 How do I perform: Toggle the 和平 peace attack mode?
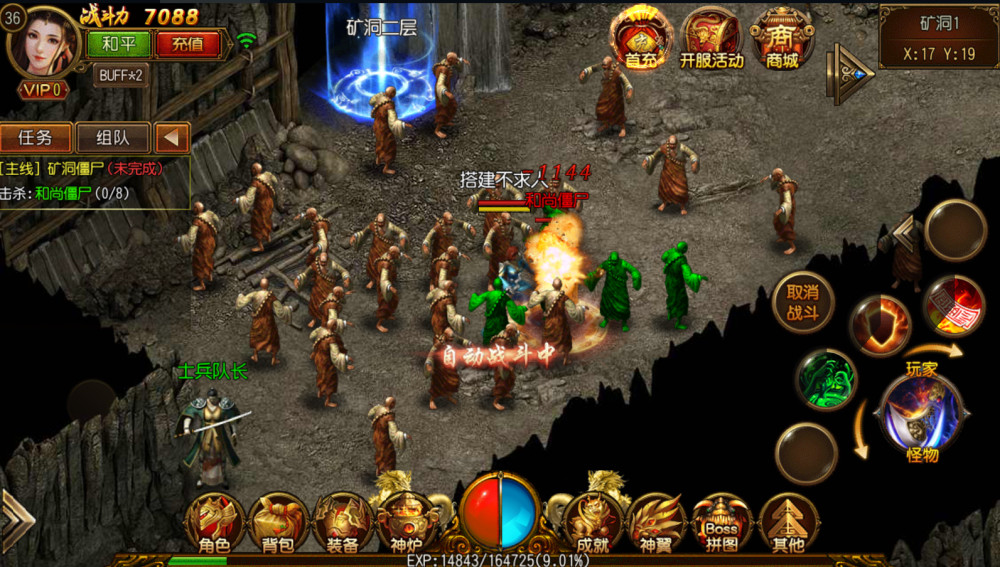coord(119,44)
